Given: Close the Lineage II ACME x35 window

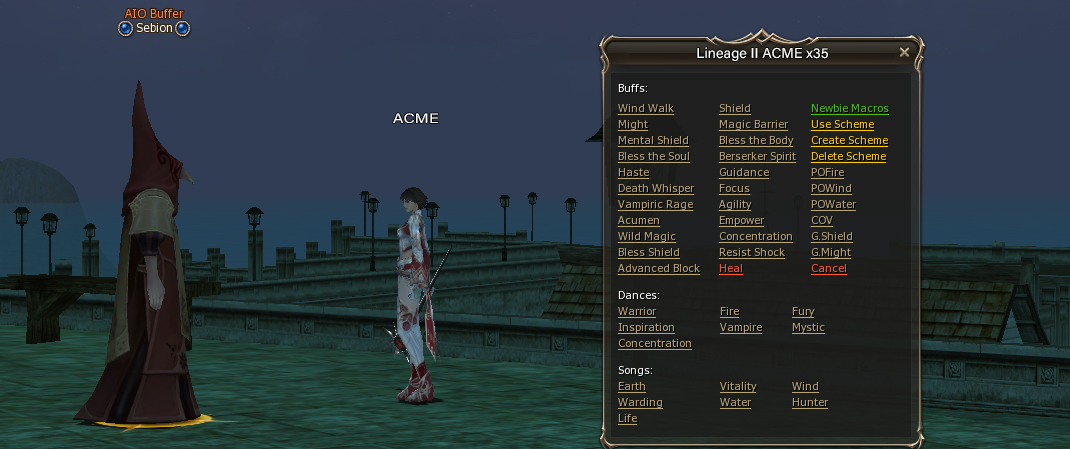Looking at the screenshot, I should (904, 52).
